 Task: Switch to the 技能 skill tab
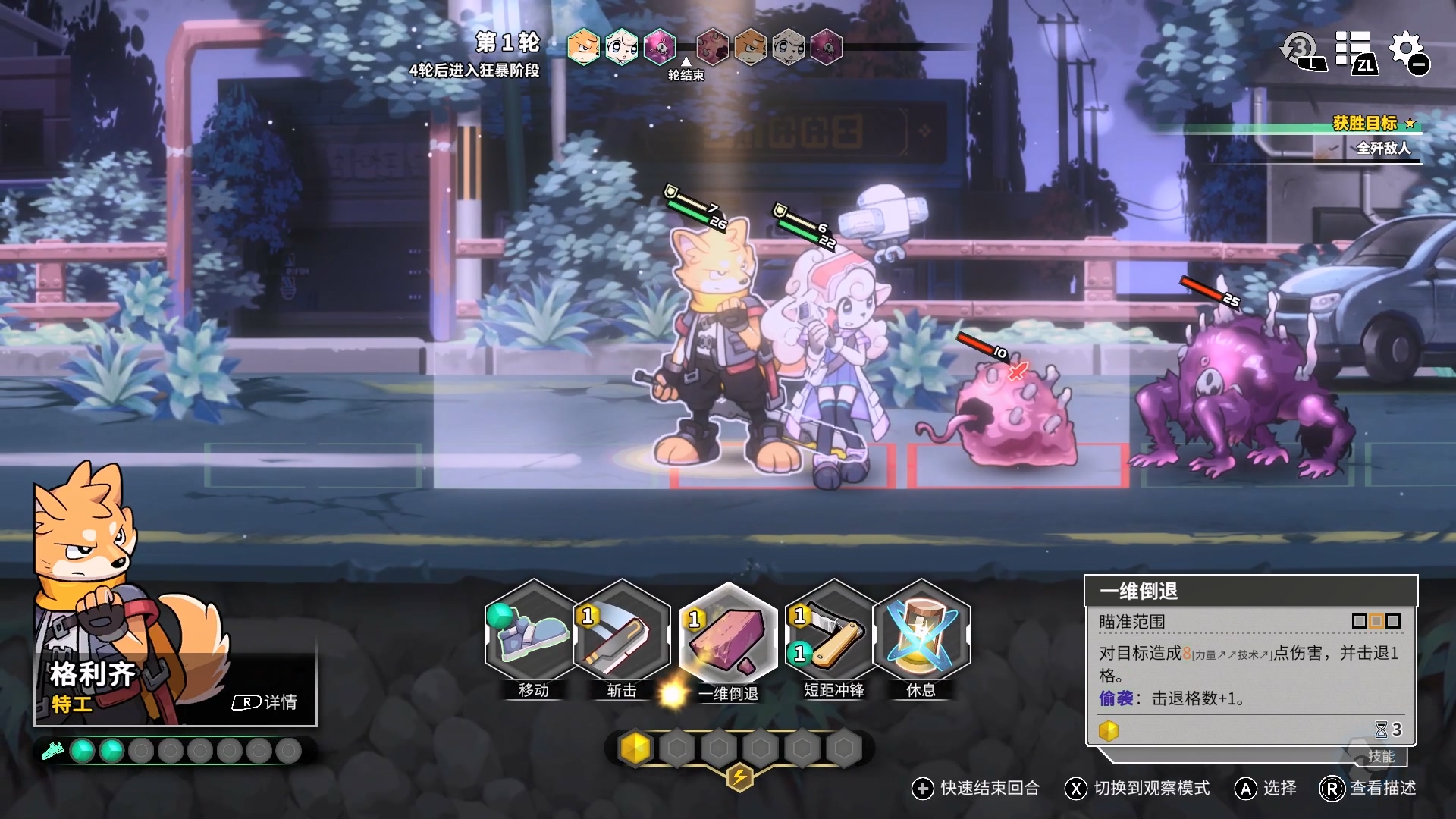[x=1381, y=756]
